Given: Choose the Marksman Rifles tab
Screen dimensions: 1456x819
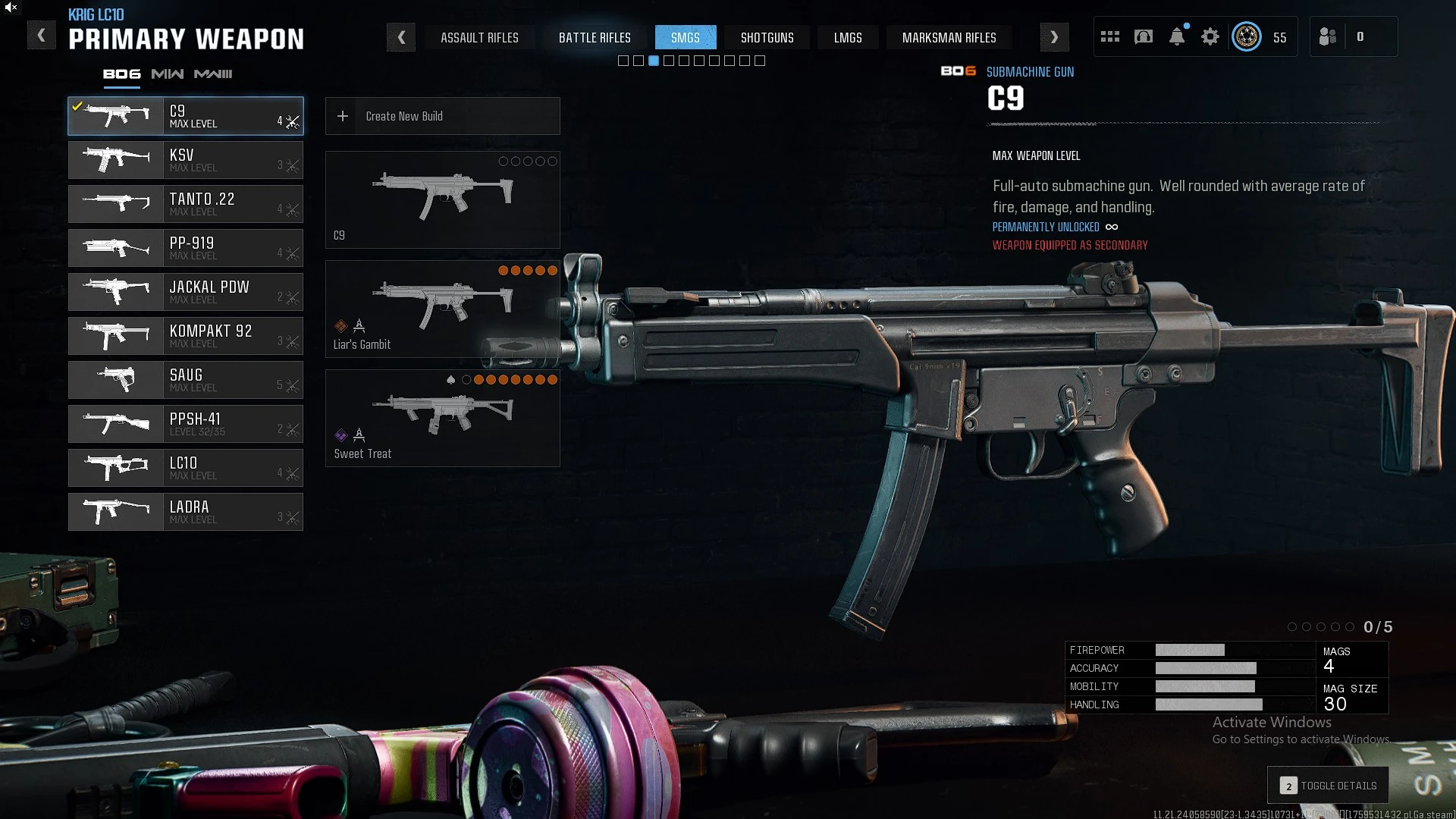Looking at the screenshot, I should coord(949,37).
